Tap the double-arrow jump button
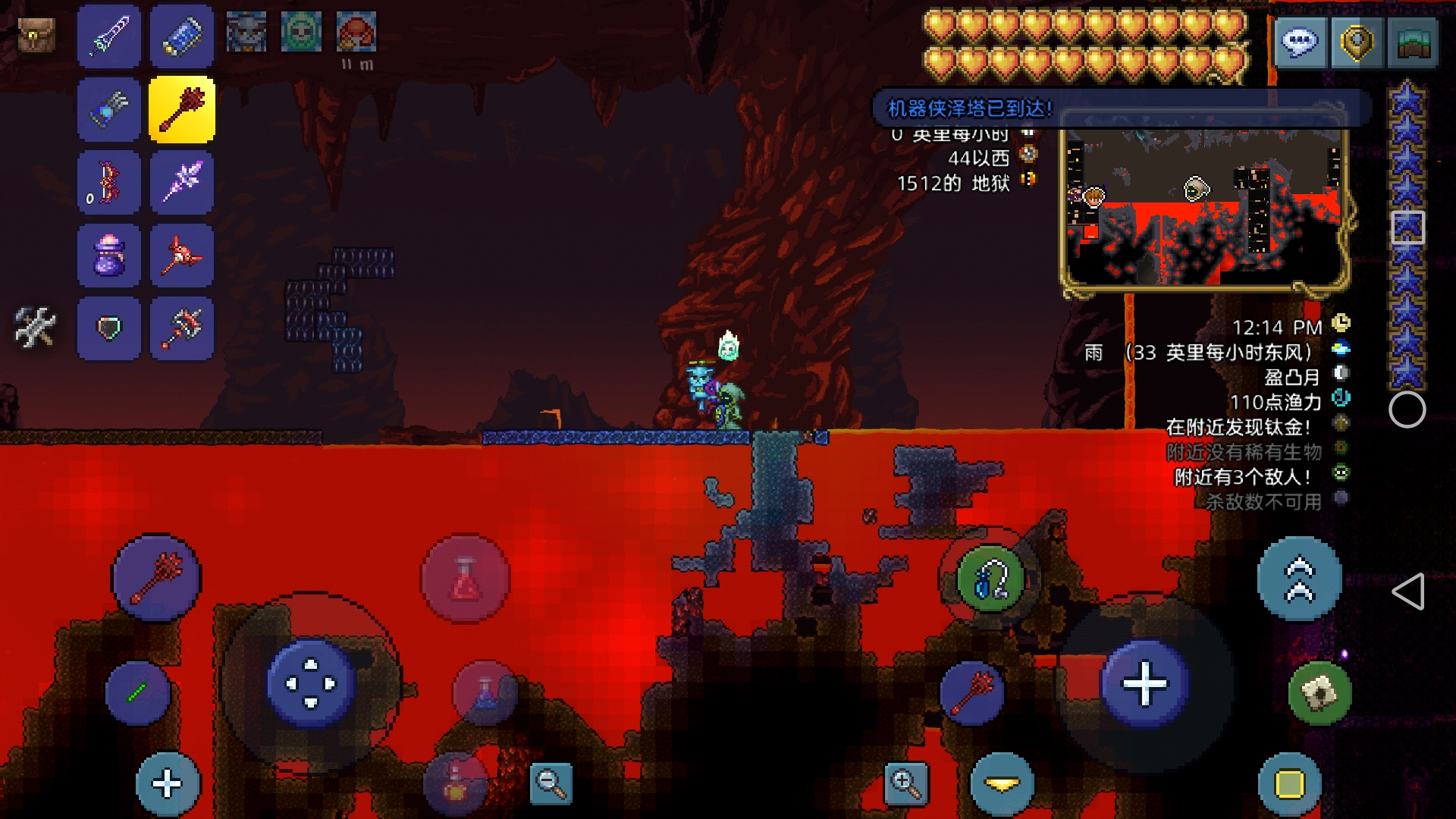This screenshot has height=819, width=1456. 1299,580
